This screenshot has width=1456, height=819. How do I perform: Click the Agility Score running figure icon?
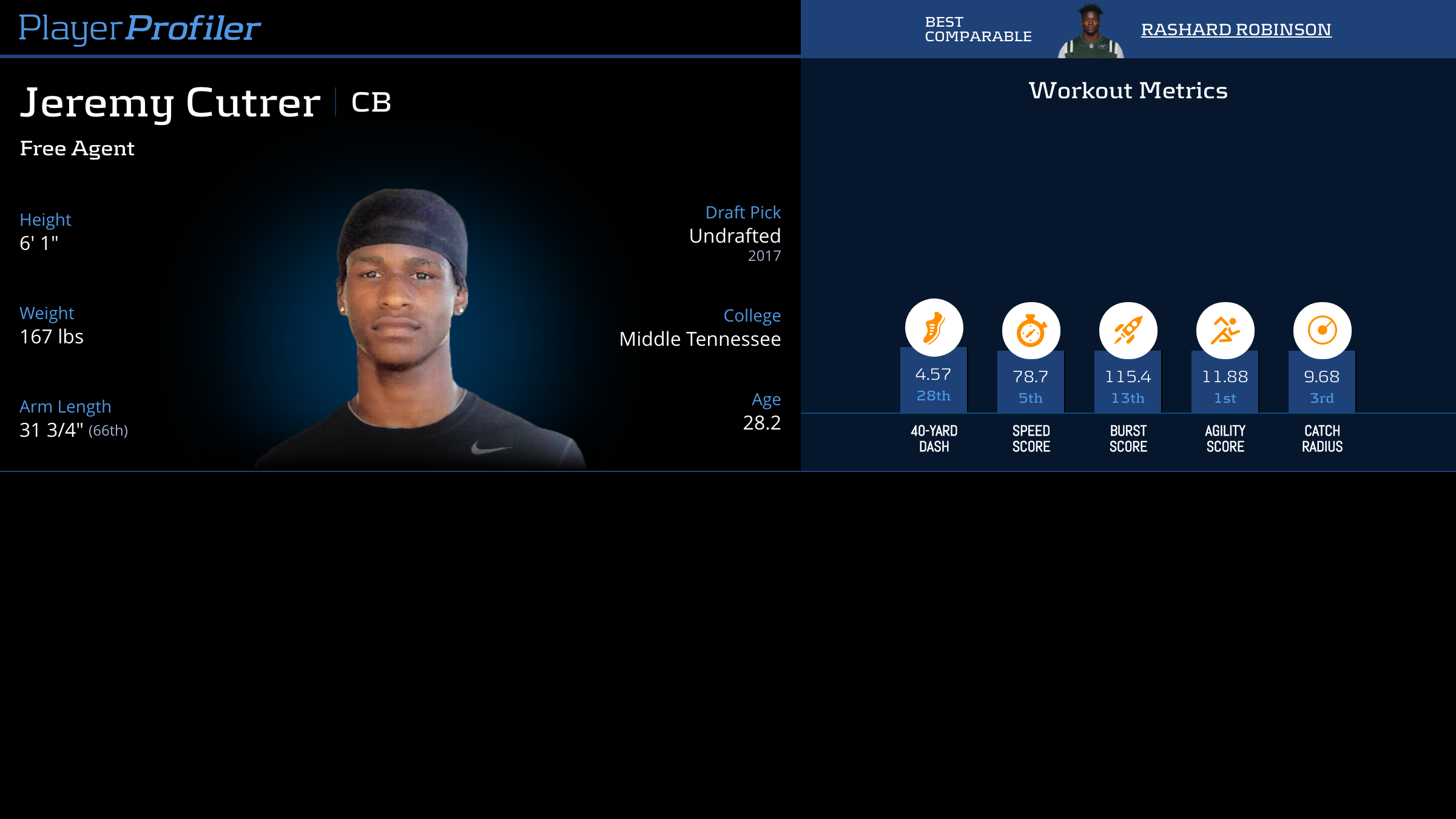[x=1225, y=331]
